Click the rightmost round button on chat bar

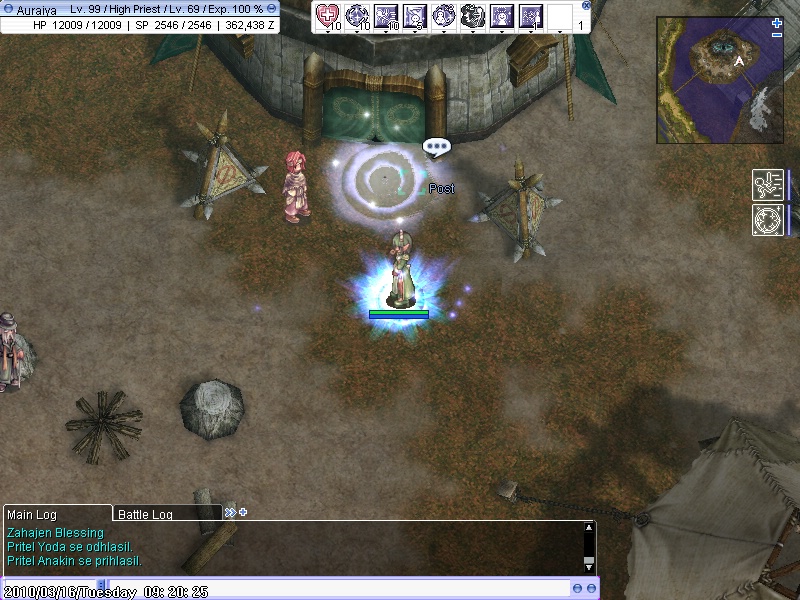591,588
